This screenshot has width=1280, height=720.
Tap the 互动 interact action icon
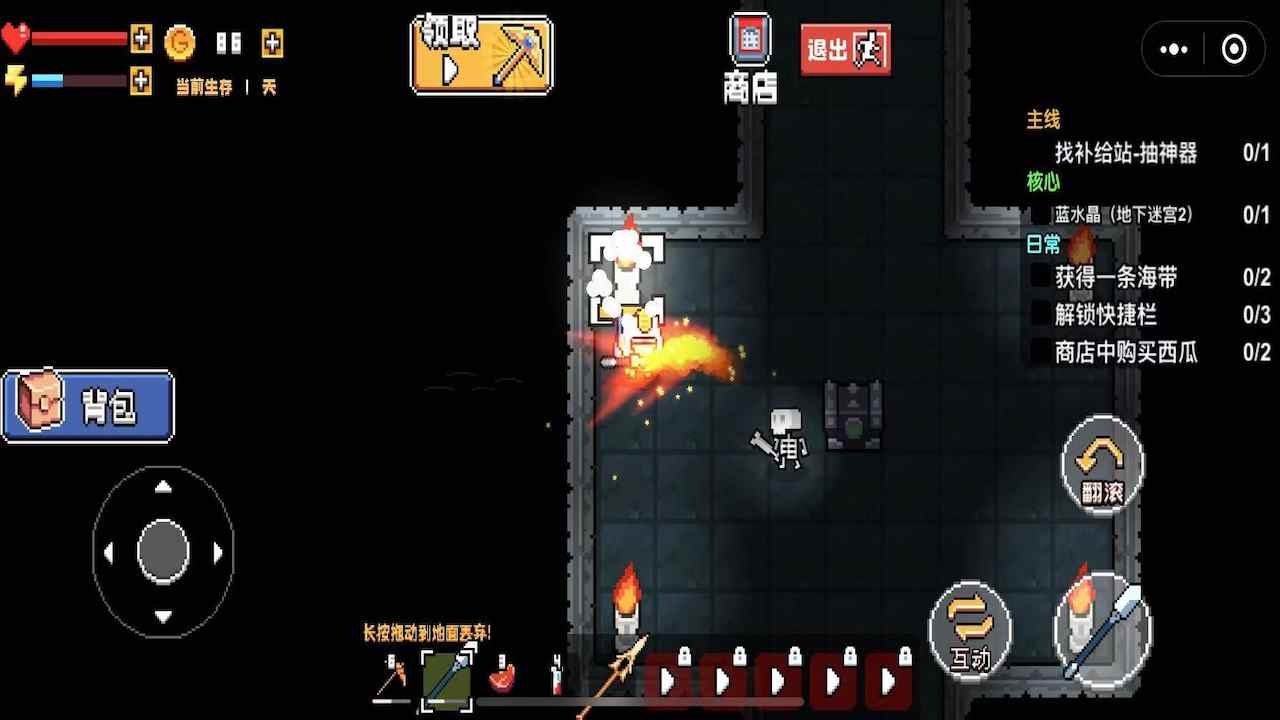(x=968, y=630)
